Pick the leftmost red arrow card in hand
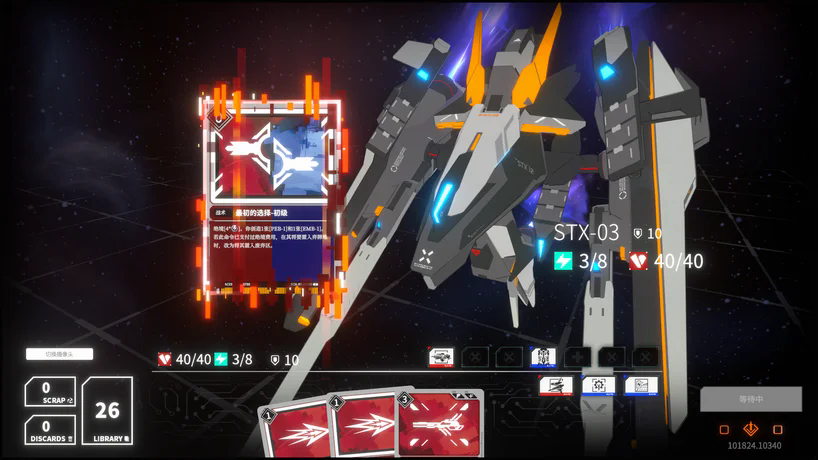Image resolution: width=818 pixels, height=460 pixels. coord(295,432)
